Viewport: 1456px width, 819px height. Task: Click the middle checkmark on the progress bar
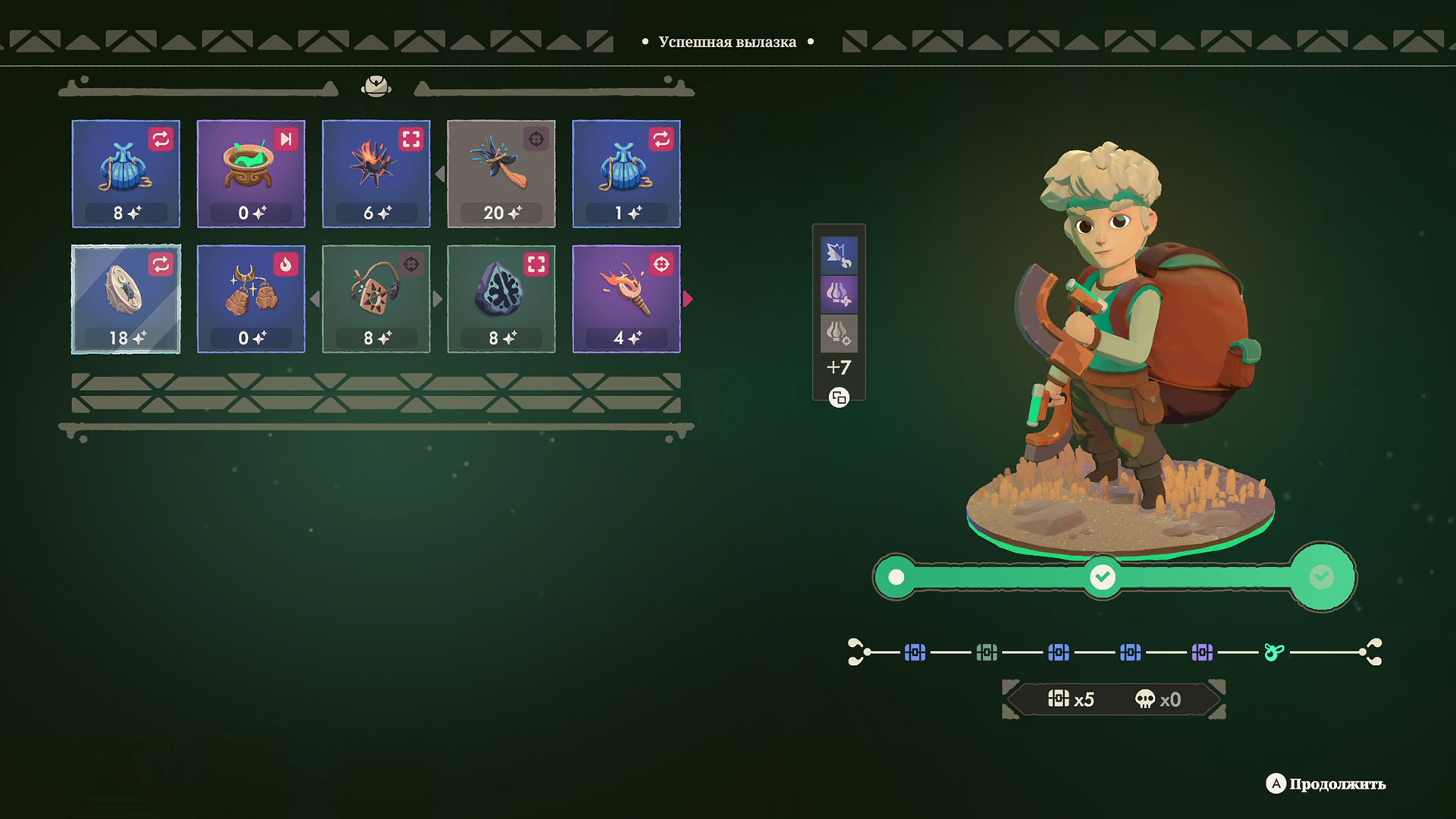coord(1102,576)
